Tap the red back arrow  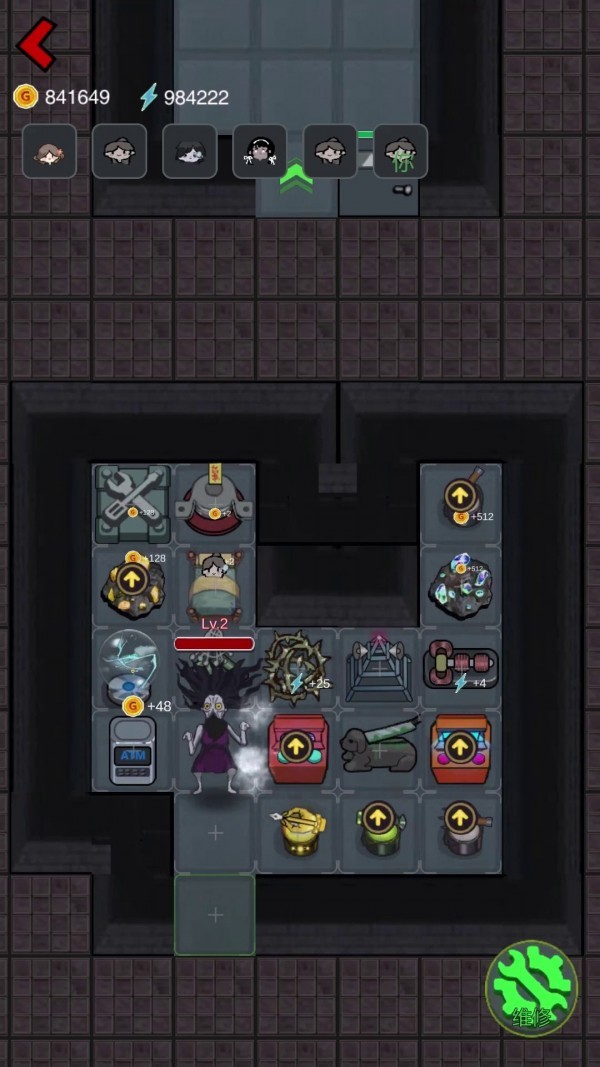[x=37, y=44]
